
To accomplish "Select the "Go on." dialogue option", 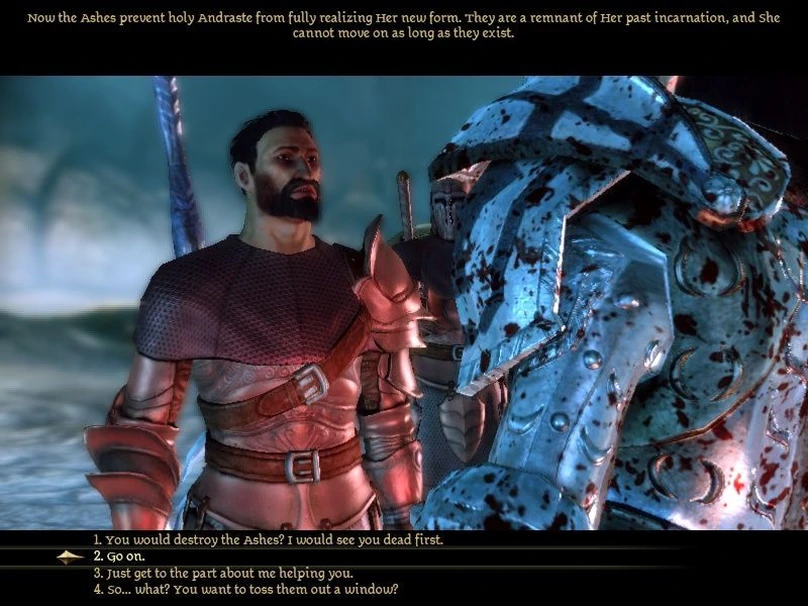I will [121, 557].
